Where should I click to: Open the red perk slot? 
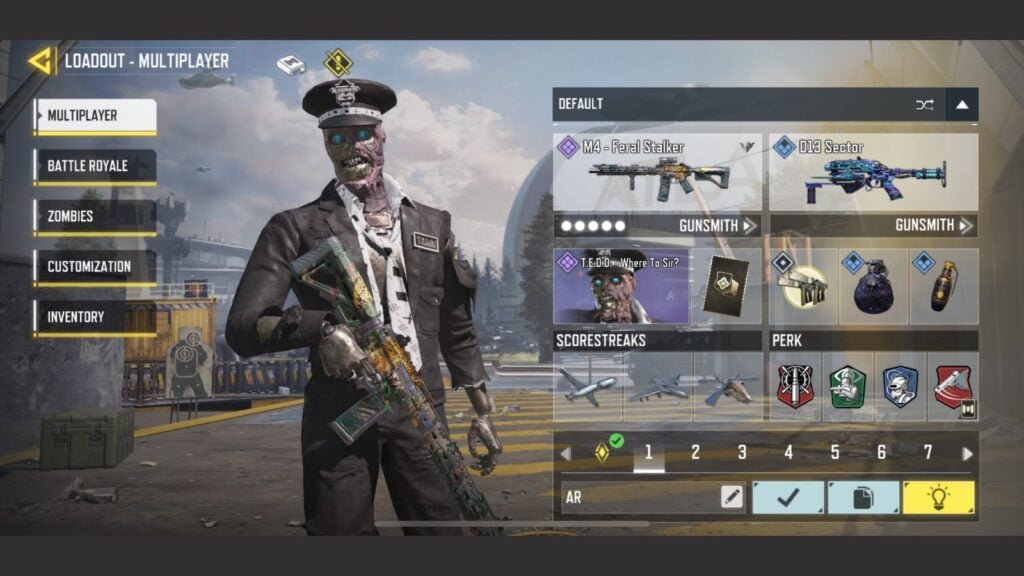point(796,386)
